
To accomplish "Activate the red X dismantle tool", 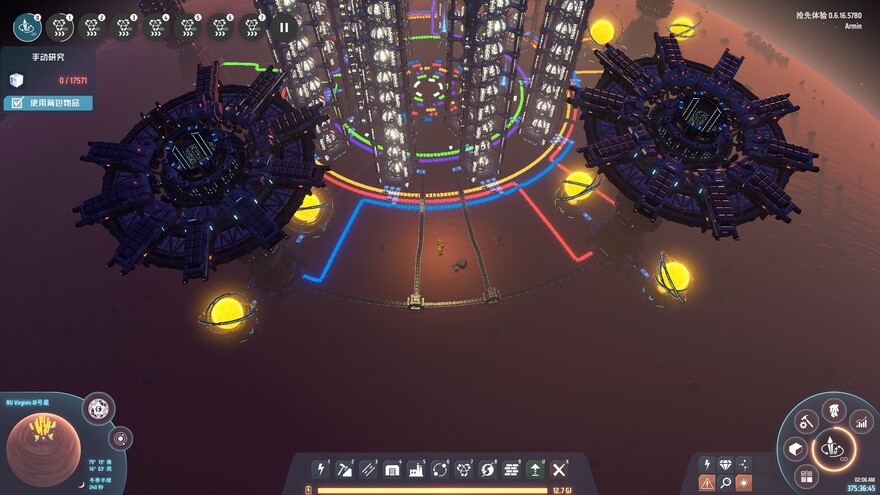I will (x=559, y=469).
